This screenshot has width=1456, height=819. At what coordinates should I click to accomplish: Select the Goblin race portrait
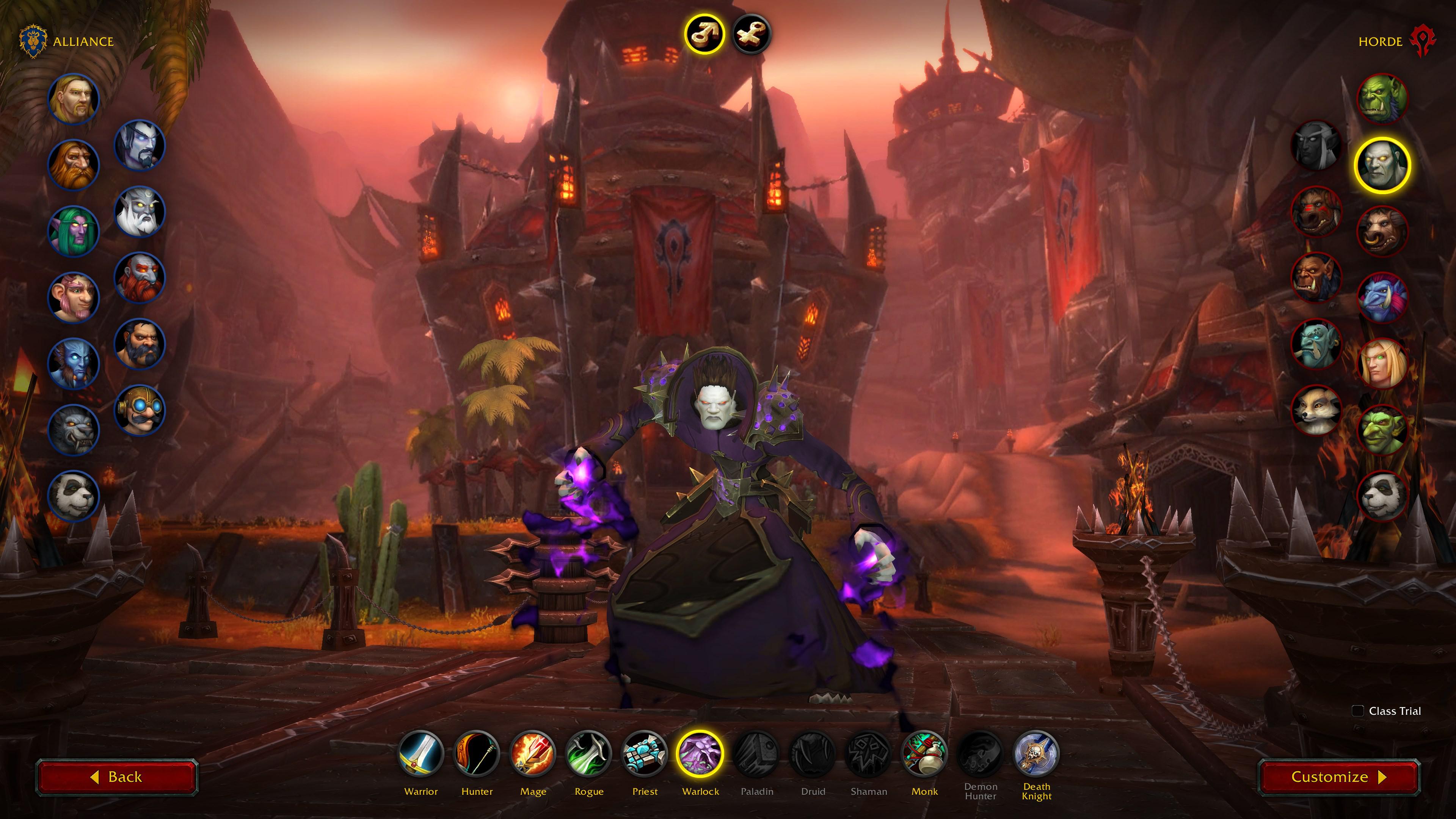click(x=1382, y=430)
